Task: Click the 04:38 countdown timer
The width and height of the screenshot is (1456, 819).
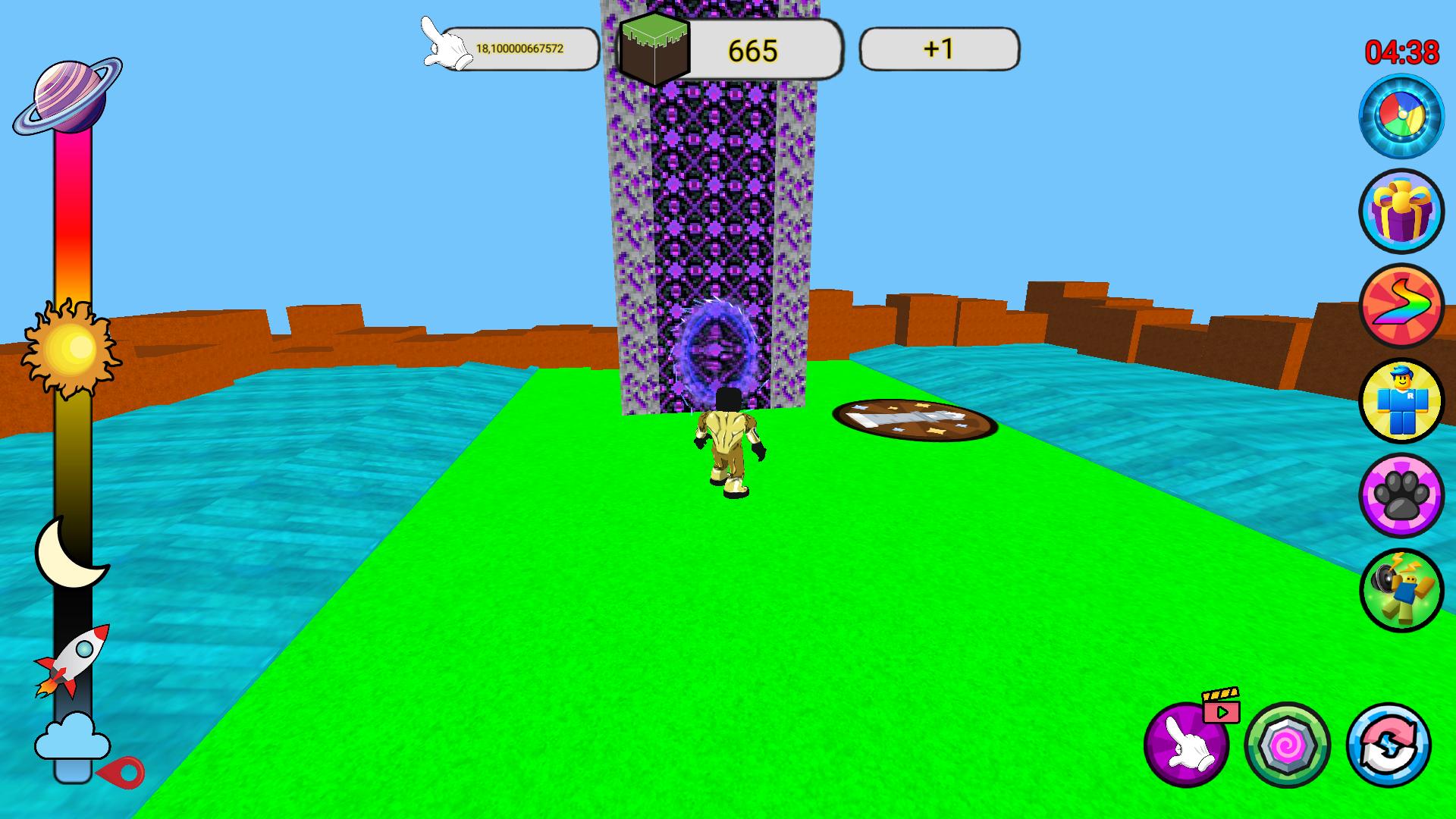Action: [x=1400, y=52]
